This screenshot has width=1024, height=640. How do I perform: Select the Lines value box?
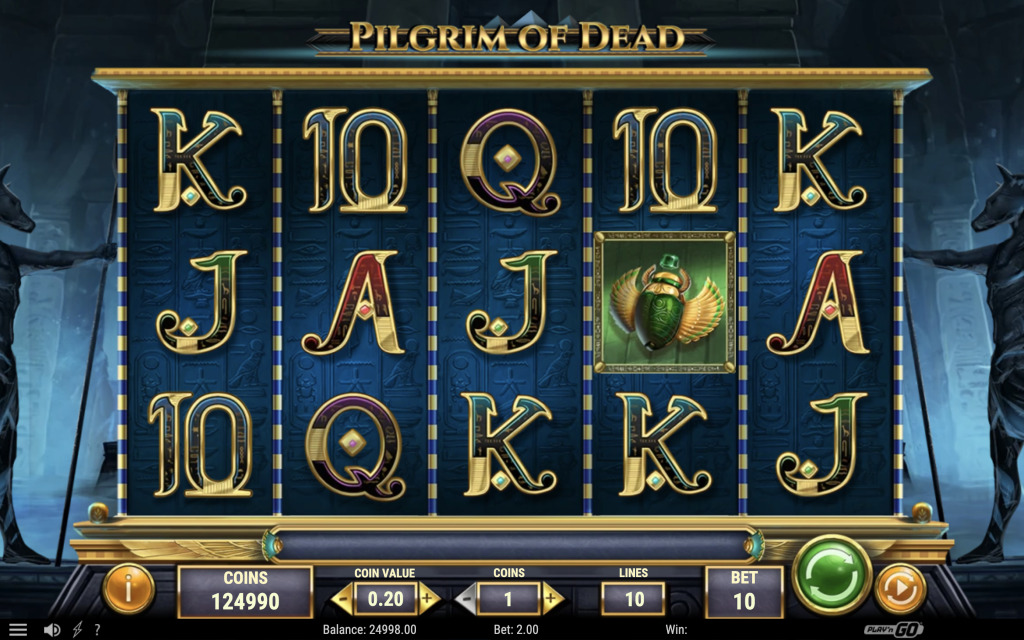tap(632, 598)
